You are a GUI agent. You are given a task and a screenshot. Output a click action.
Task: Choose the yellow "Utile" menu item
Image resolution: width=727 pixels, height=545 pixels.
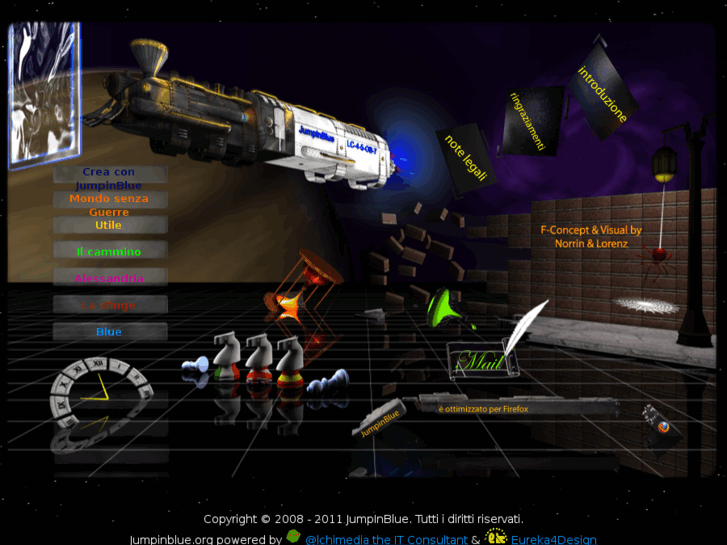(x=109, y=225)
